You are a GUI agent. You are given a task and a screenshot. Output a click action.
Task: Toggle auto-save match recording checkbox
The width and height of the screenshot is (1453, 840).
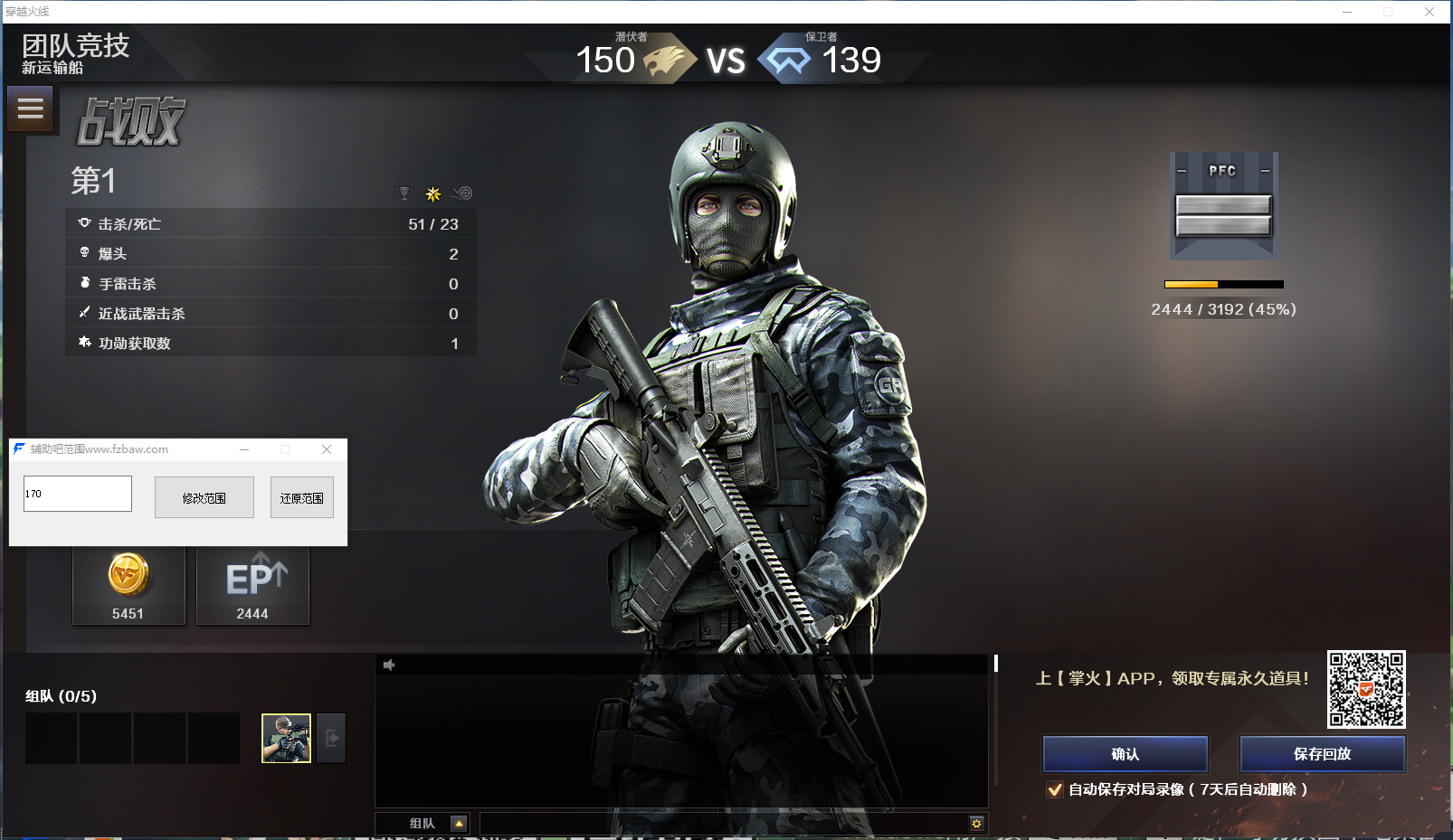(x=1055, y=789)
